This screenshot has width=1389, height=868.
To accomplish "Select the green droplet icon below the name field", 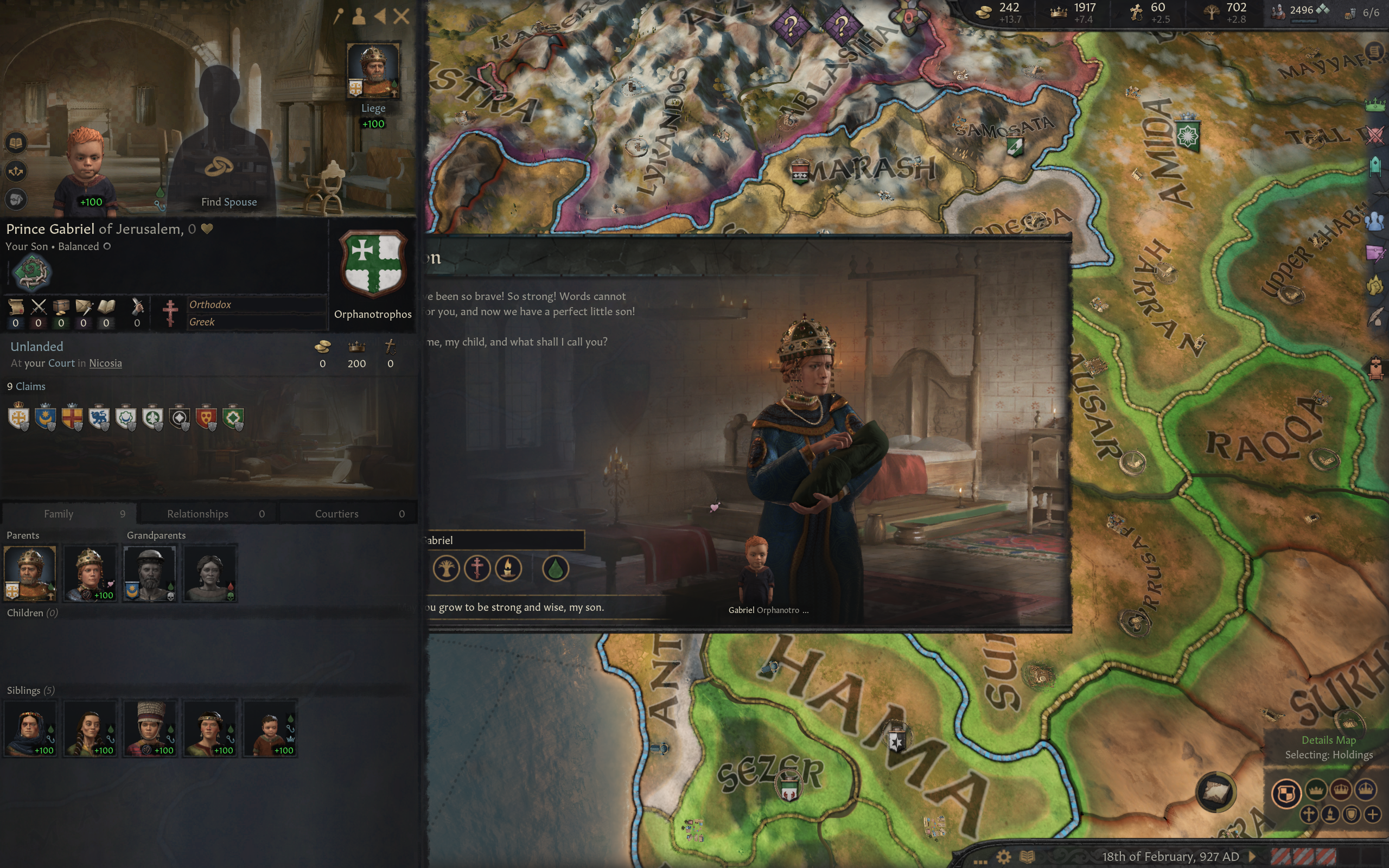I will (x=555, y=569).
